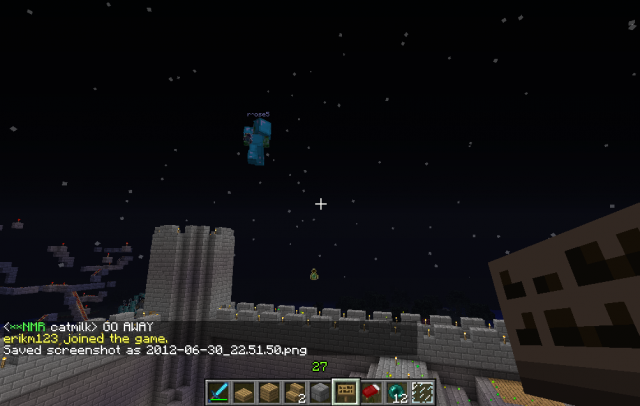The width and height of the screenshot is (640, 406).
Task: Select the diamond sword hotbar slot
Action: pos(221,393)
